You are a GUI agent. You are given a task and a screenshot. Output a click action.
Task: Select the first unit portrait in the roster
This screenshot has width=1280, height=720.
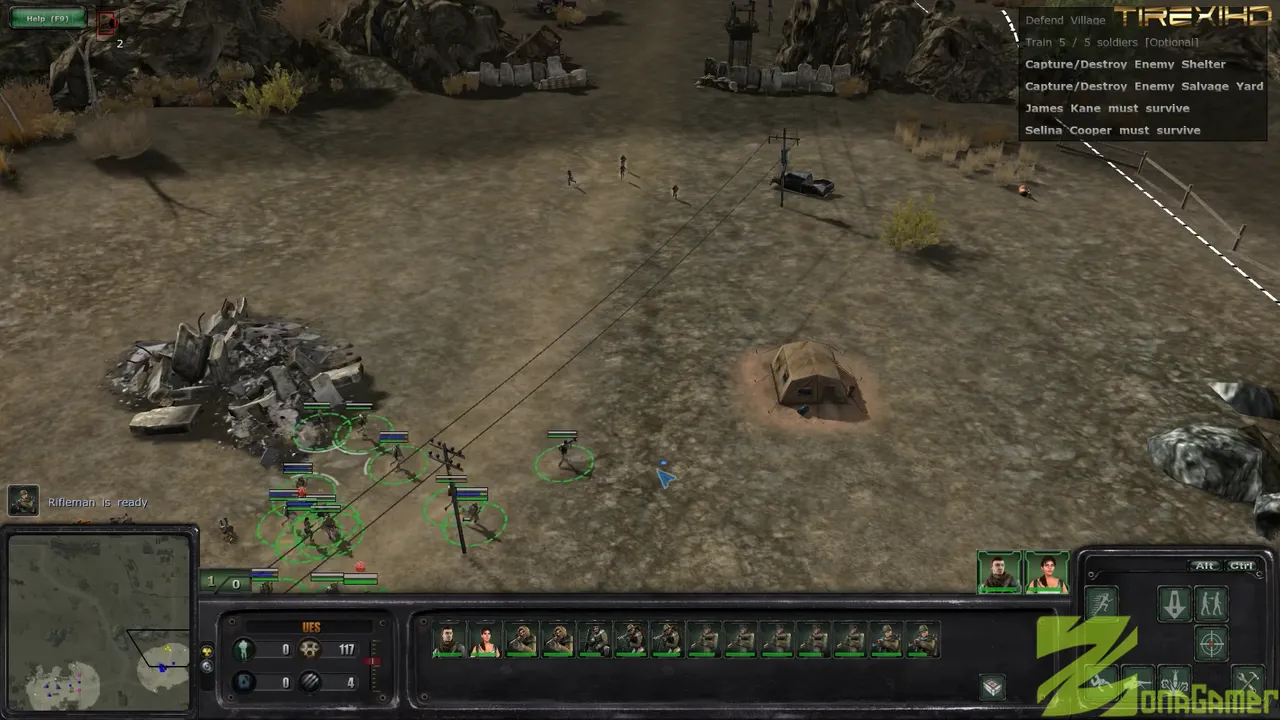coord(449,640)
